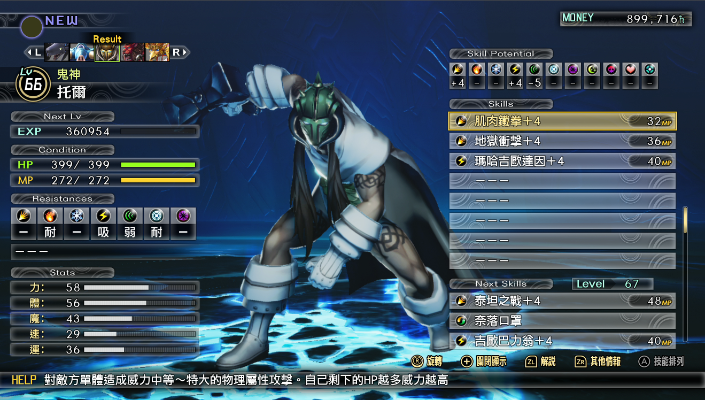Pick the 泰坦之戰+4 next skill
The width and height of the screenshot is (705, 400).
(562, 301)
